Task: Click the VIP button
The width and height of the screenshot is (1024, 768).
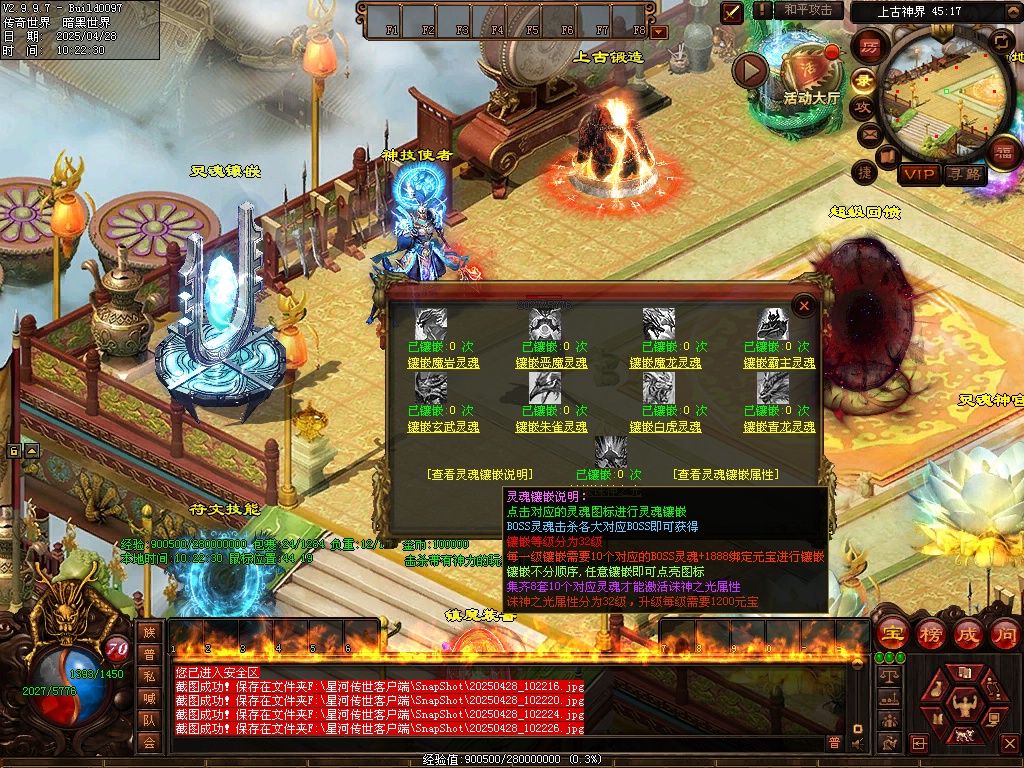Action: 918,175
